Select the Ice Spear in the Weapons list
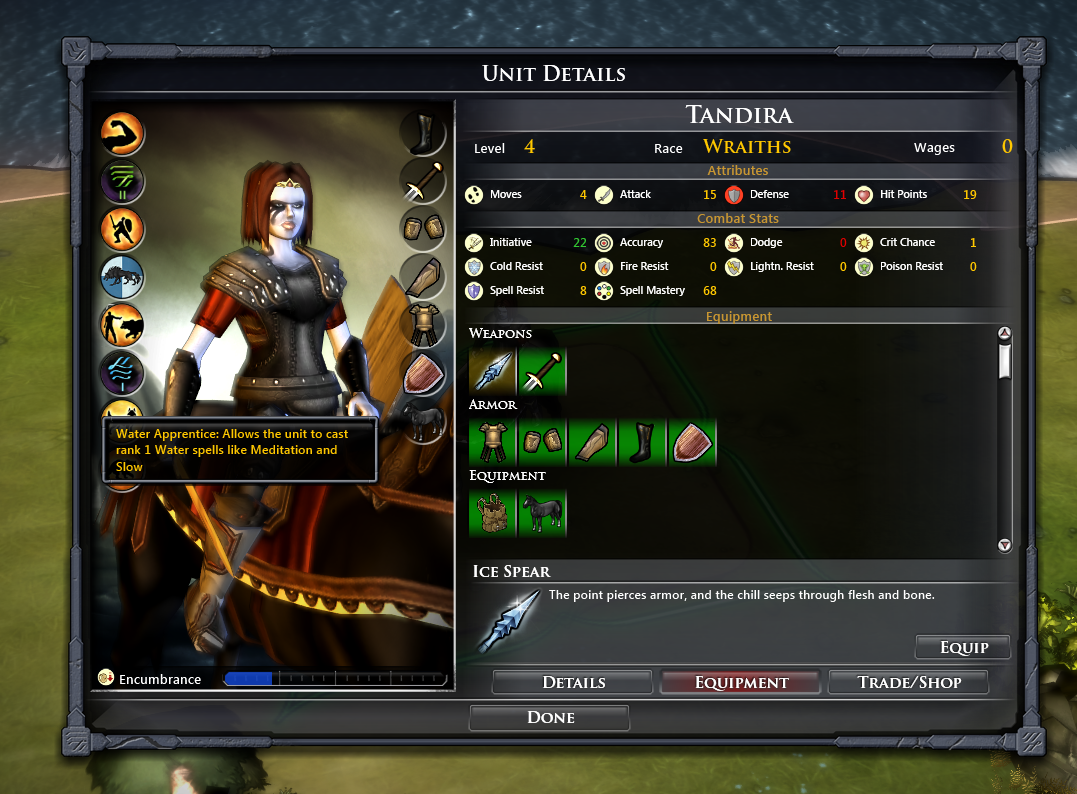 point(493,370)
